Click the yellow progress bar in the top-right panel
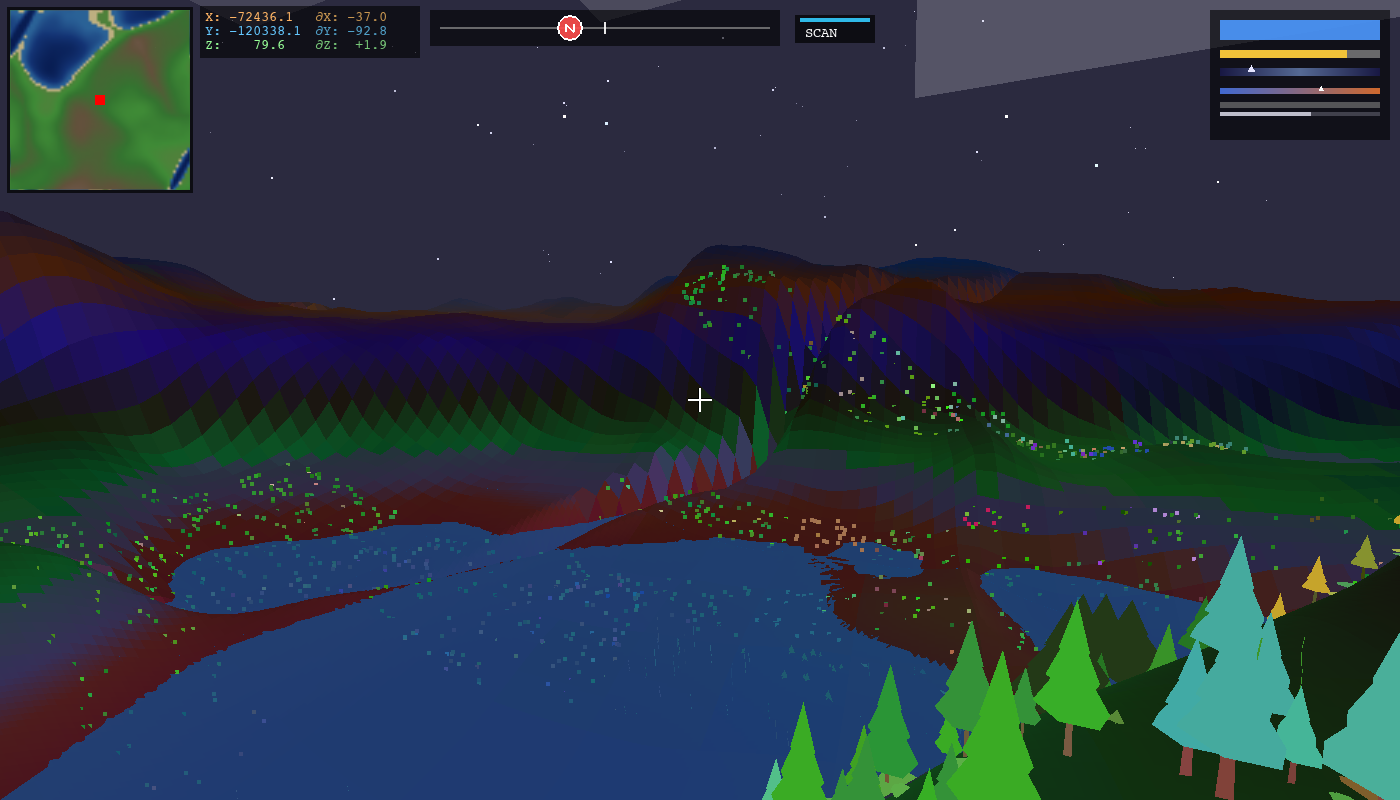This screenshot has height=800, width=1400. pyautogui.click(x=1285, y=54)
